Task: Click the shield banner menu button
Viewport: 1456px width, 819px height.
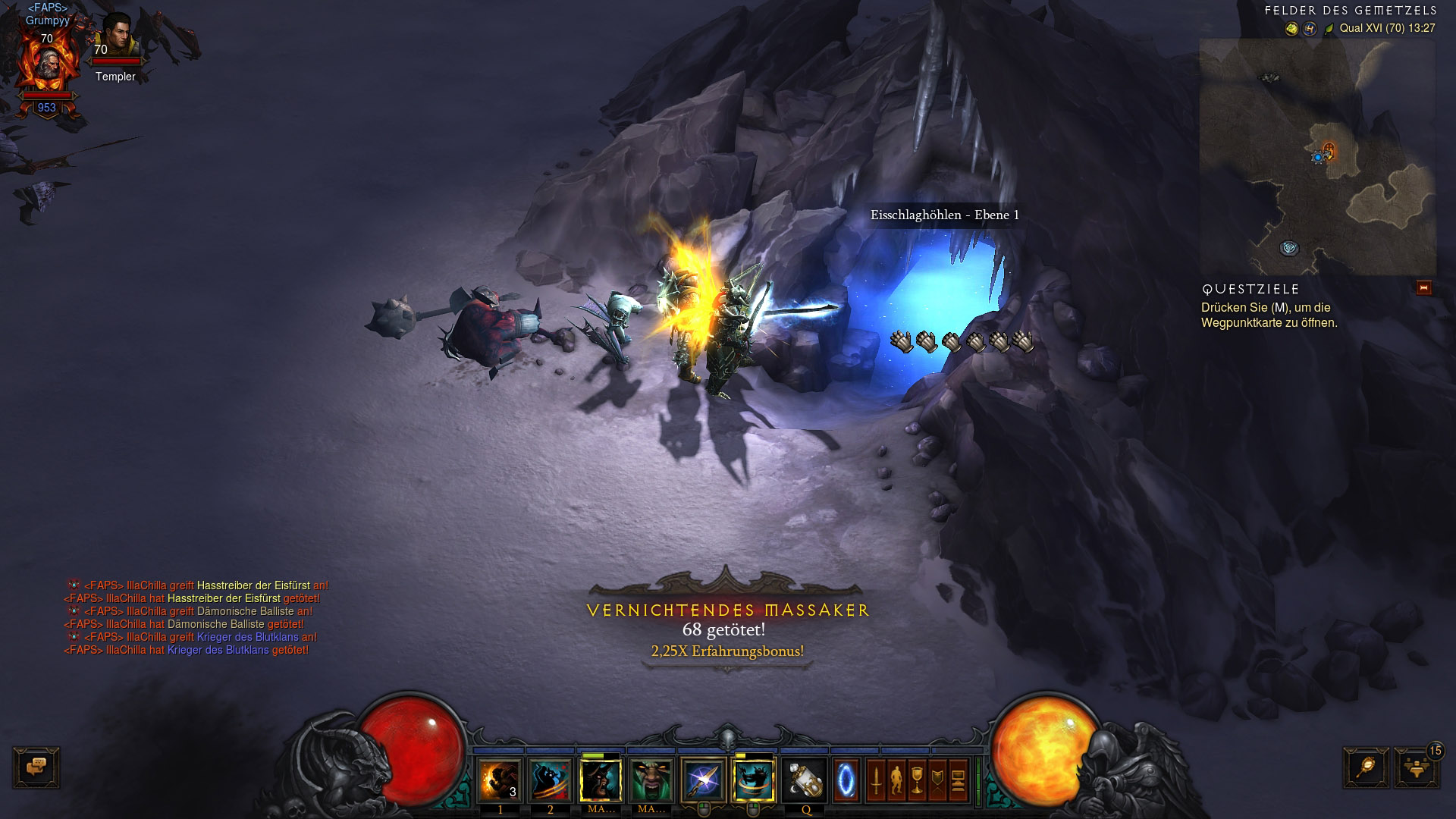Action: 938,780
